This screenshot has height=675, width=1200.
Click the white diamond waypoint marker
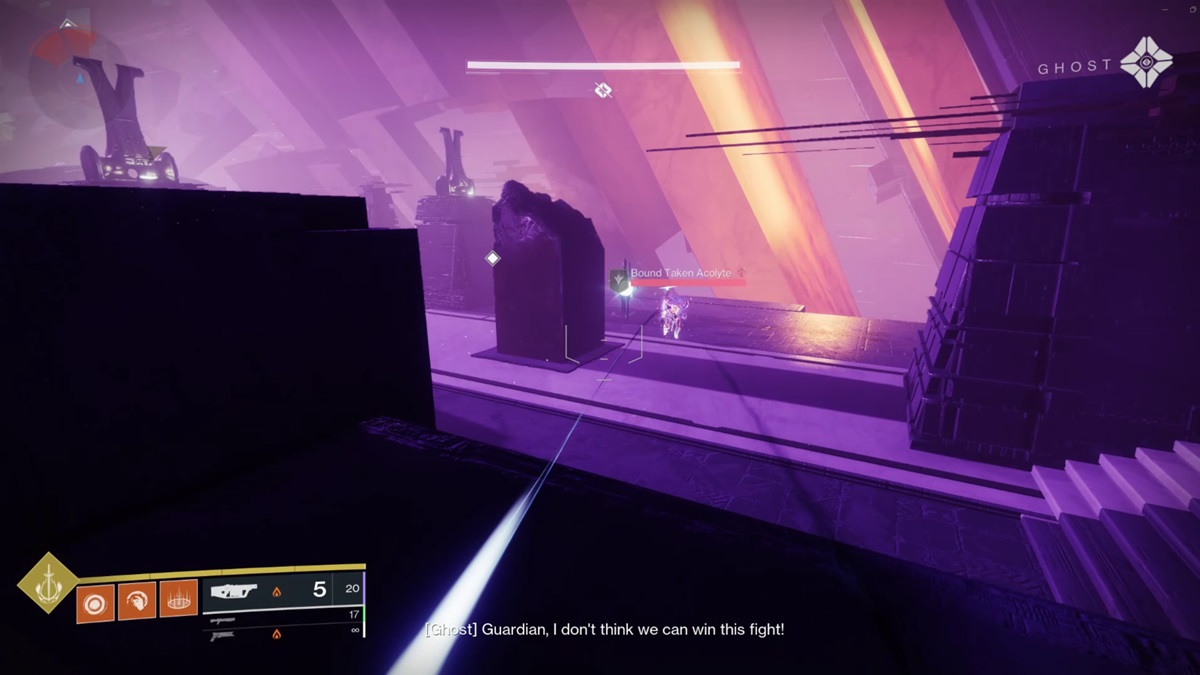pyautogui.click(x=492, y=259)
